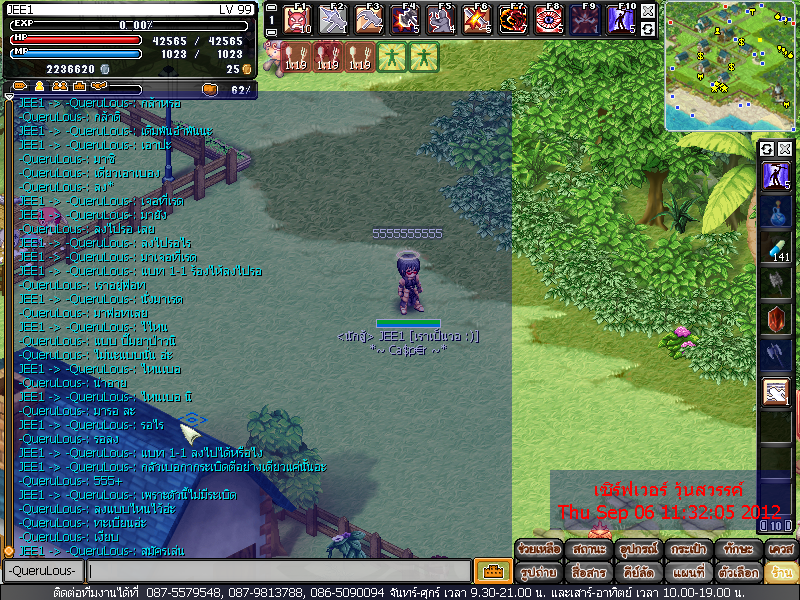The width and height of the screenshot is (800, 600).
Task: Open the เควส quest log
Action: (779, 550)
